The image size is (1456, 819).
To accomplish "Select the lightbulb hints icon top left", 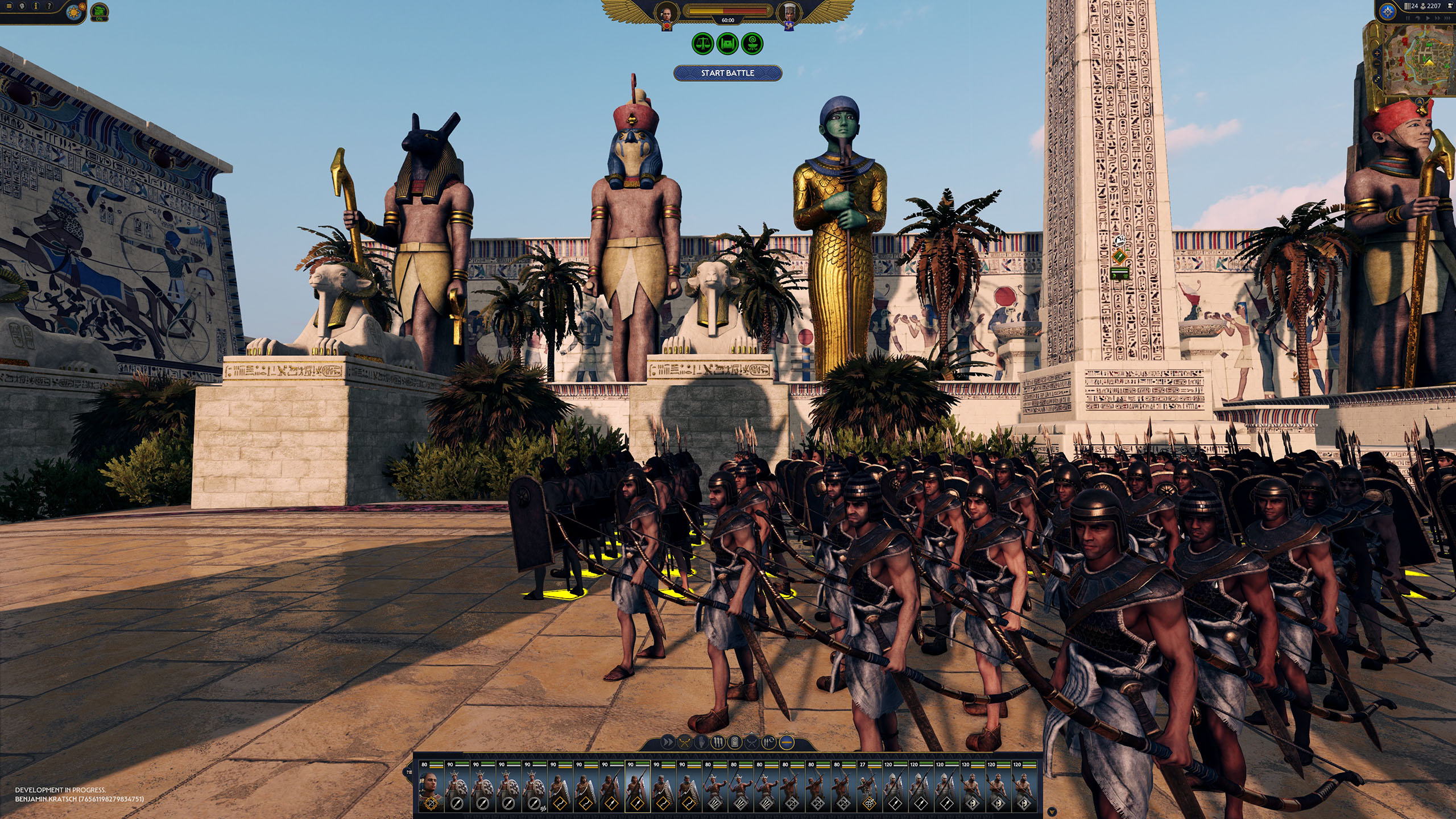I will click(x=22, y=7).
